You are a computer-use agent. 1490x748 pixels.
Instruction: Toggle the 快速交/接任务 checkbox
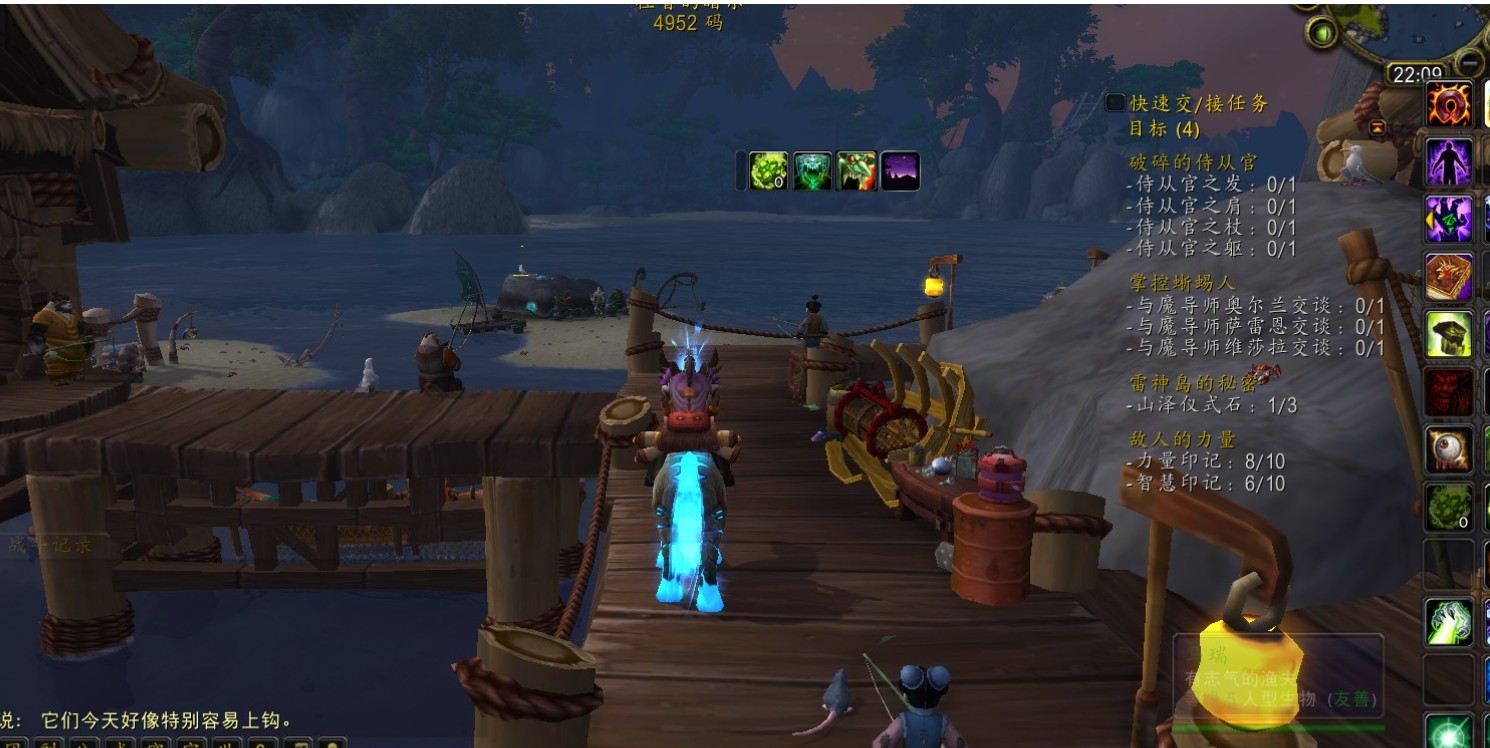coord(1115,103)
